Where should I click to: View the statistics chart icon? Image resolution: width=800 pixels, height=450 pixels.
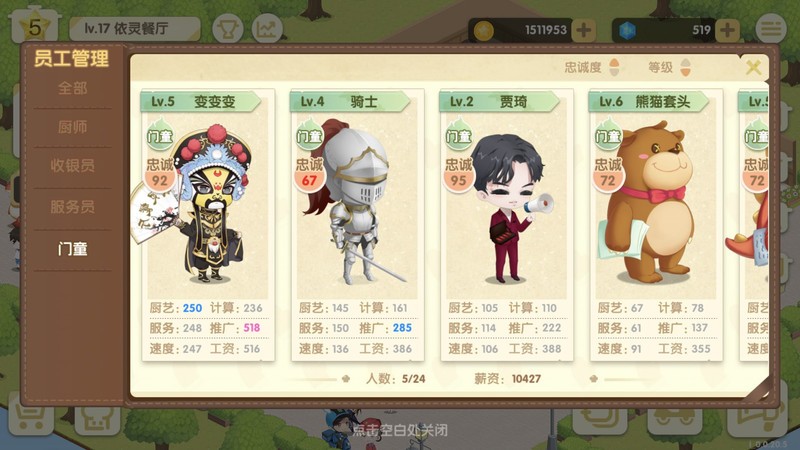(x=267, y=29)
